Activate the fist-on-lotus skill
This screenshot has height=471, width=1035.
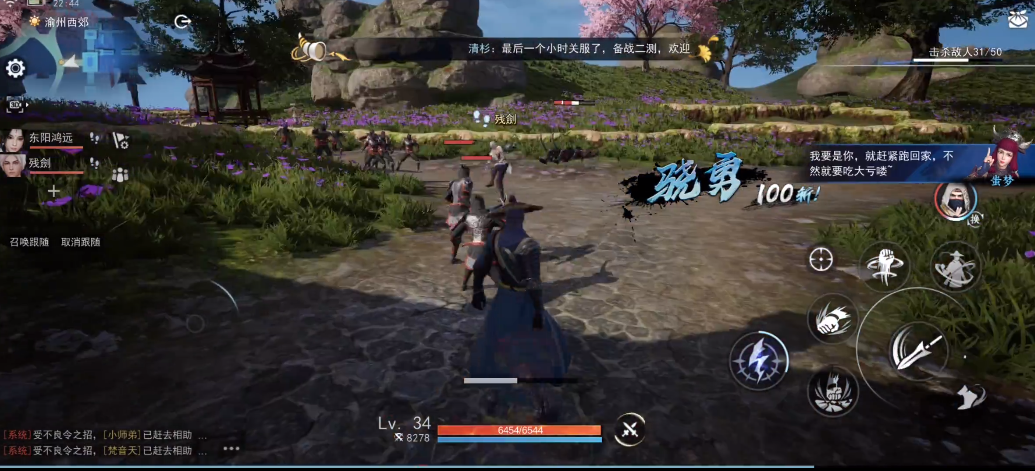[x=832, y=389]
